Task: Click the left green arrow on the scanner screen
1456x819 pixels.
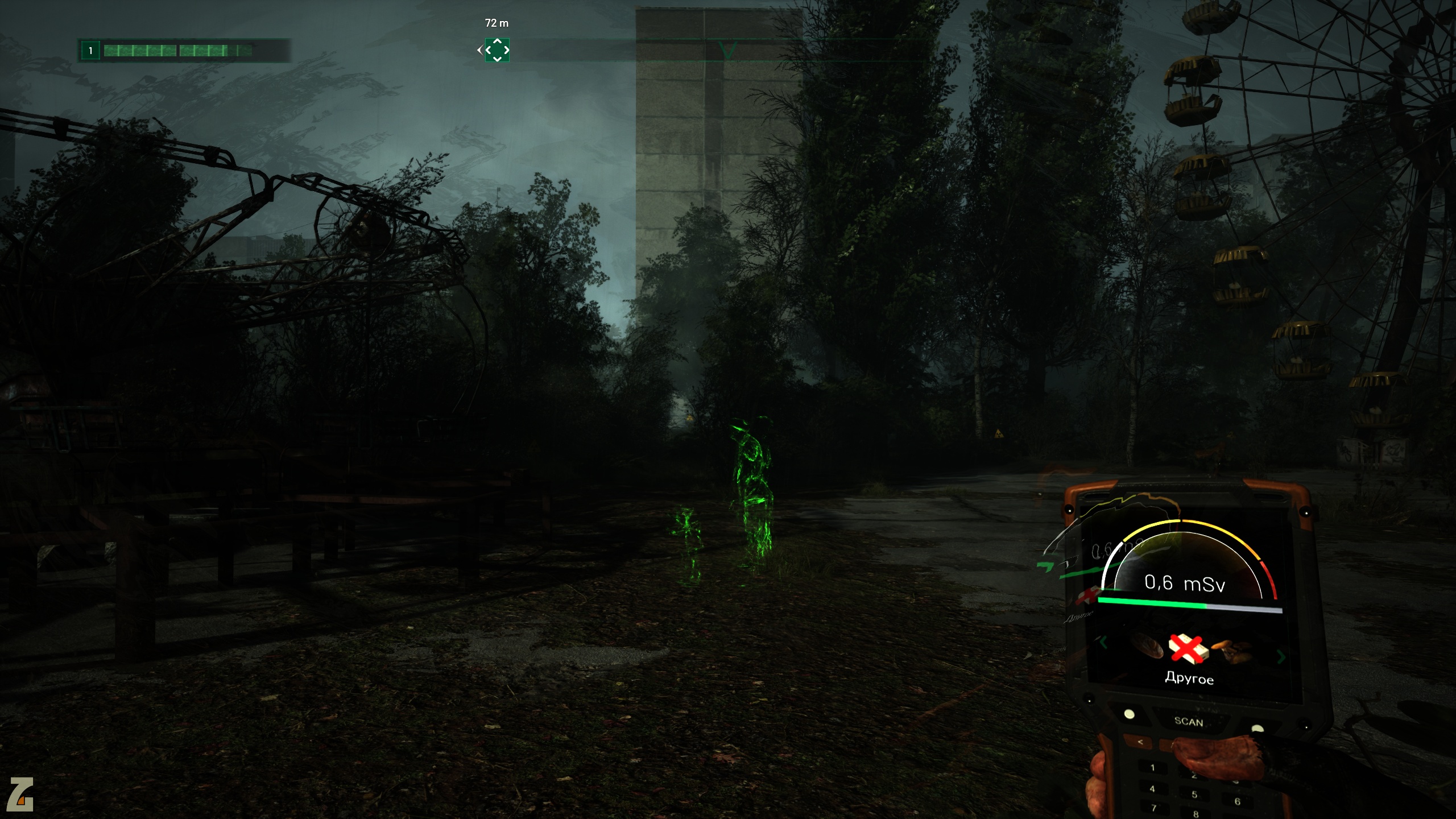Action: (x=1104, y=643)
